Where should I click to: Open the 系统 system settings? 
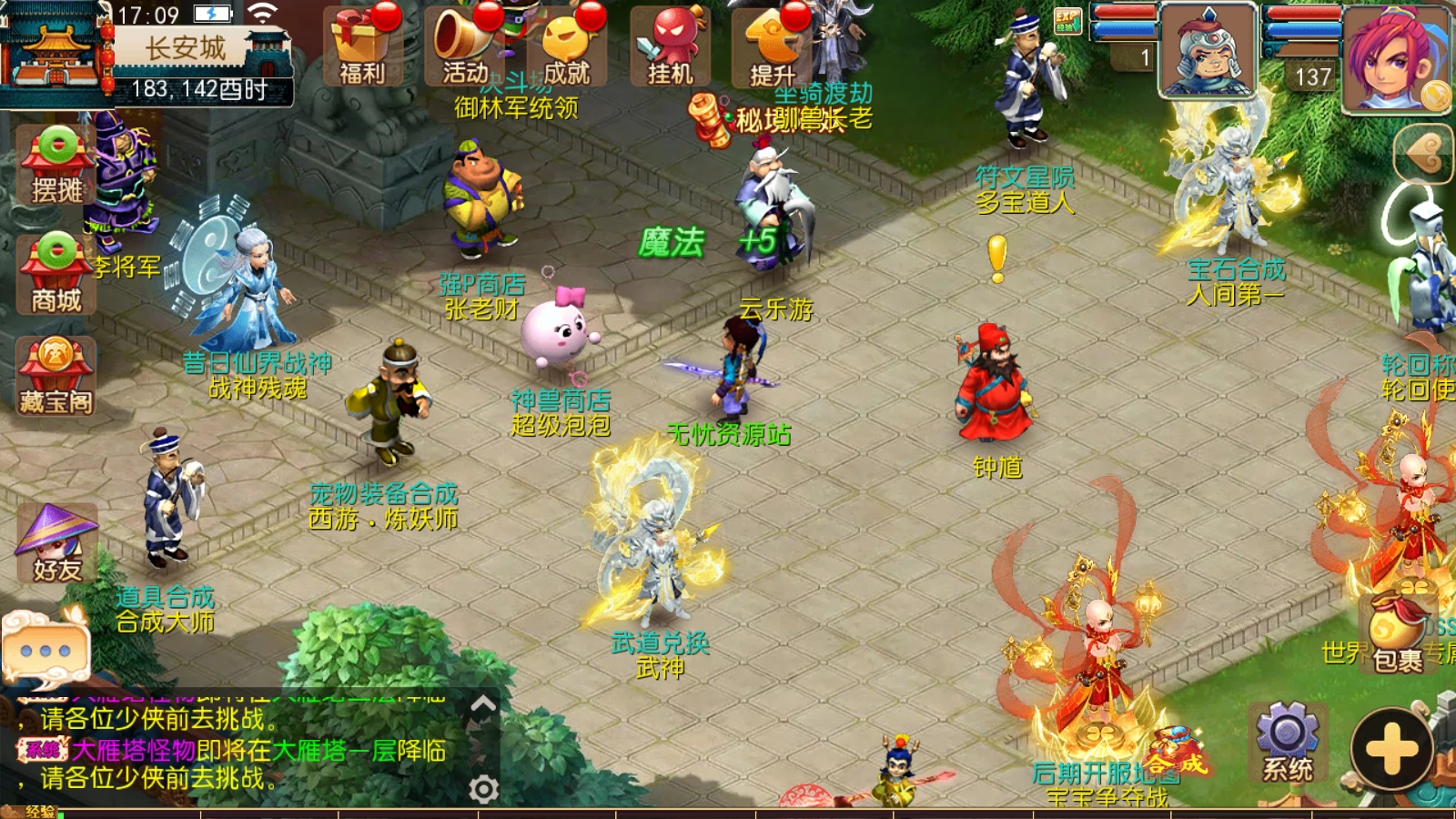1287,743
